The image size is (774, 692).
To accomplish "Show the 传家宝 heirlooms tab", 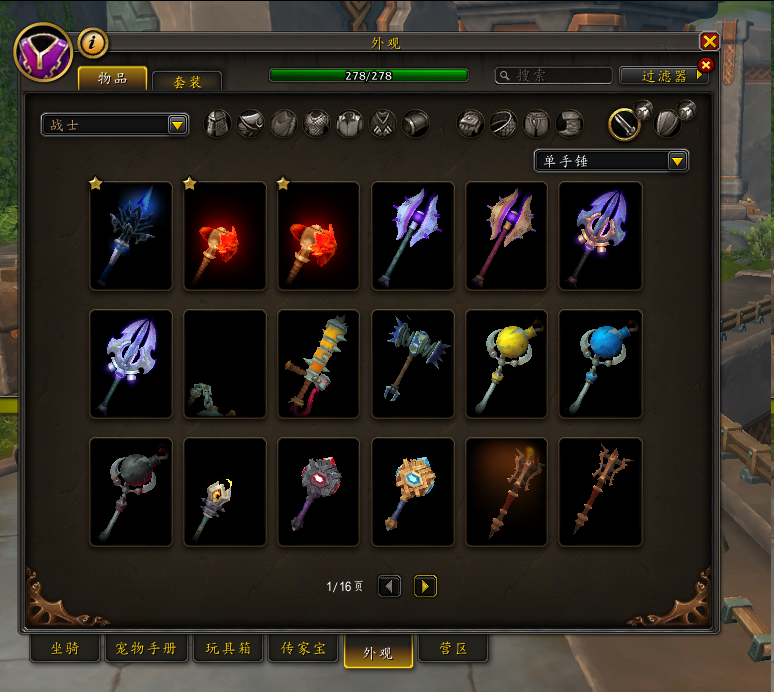I will pos(304,649).
